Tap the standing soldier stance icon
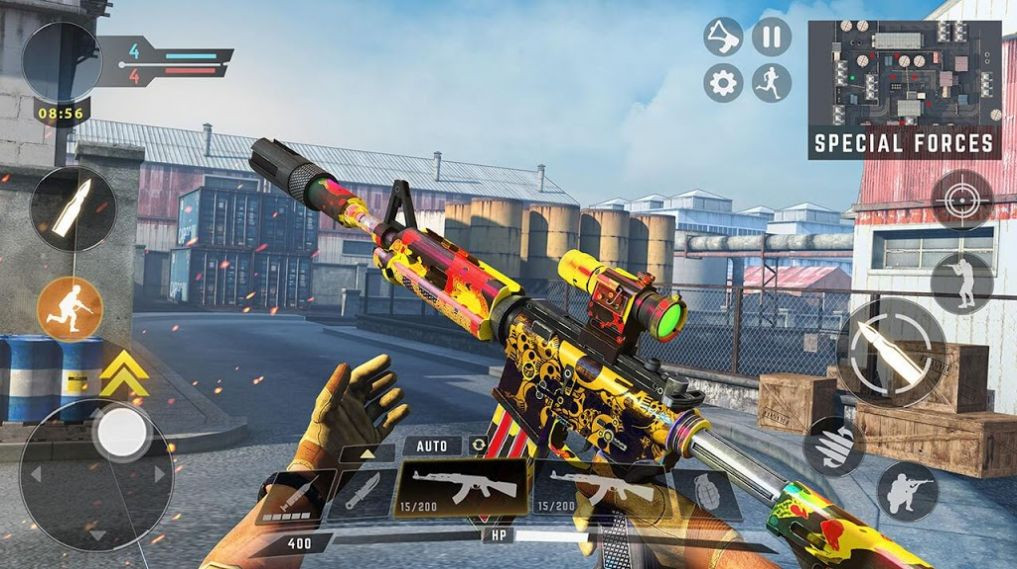Viewport: 1017px width, 569px height. 962,283
